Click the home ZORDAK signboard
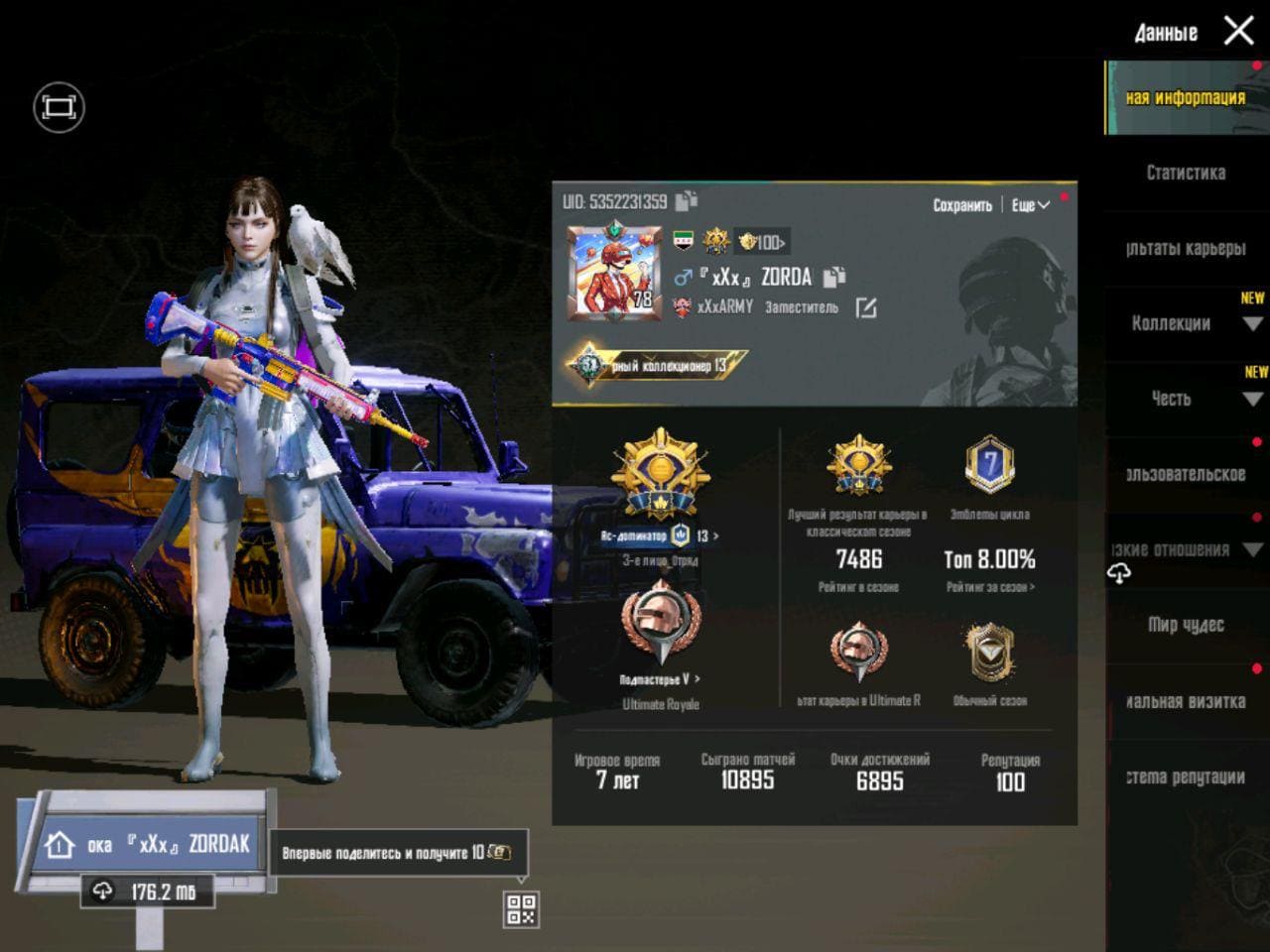The image size is (1270, 952). [149, 844]
